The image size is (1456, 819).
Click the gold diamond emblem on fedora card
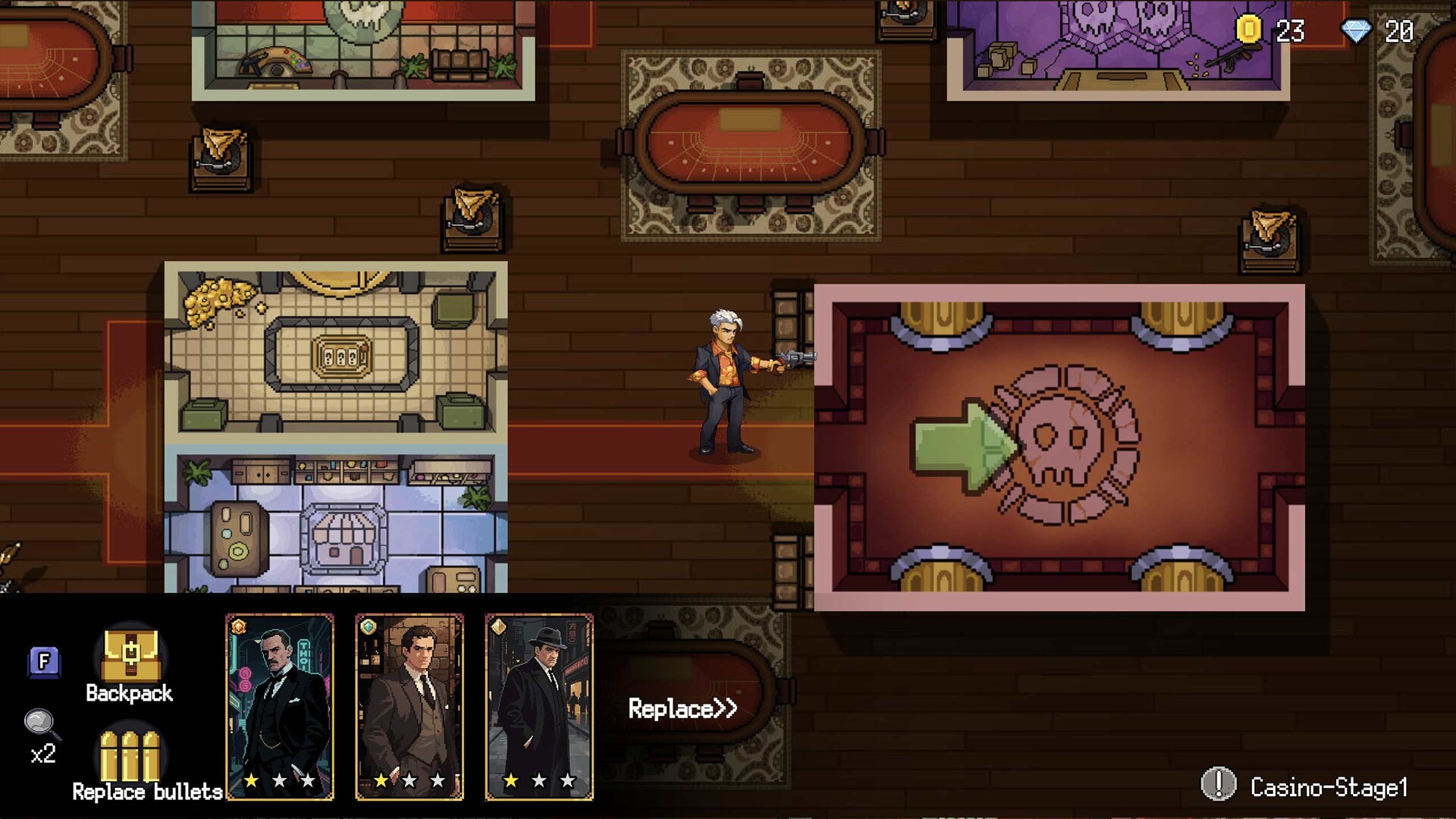[499, 626]
